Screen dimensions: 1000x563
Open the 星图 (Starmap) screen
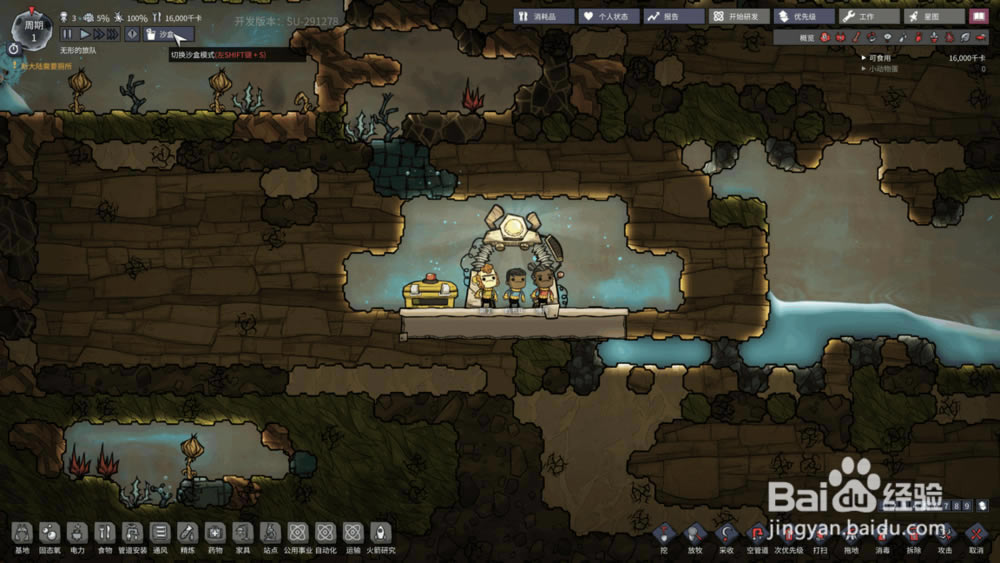pos(934,17)
